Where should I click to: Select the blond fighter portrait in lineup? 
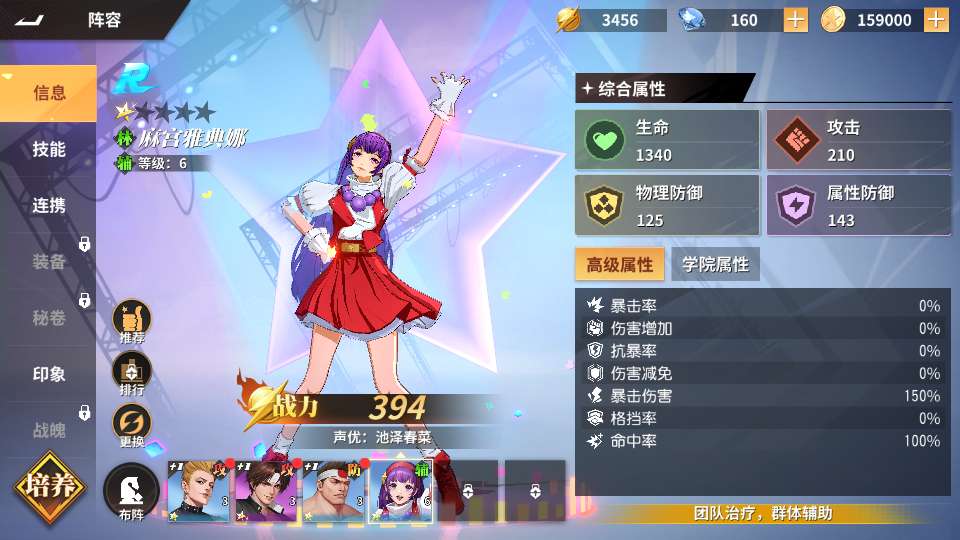click(199, 492)
